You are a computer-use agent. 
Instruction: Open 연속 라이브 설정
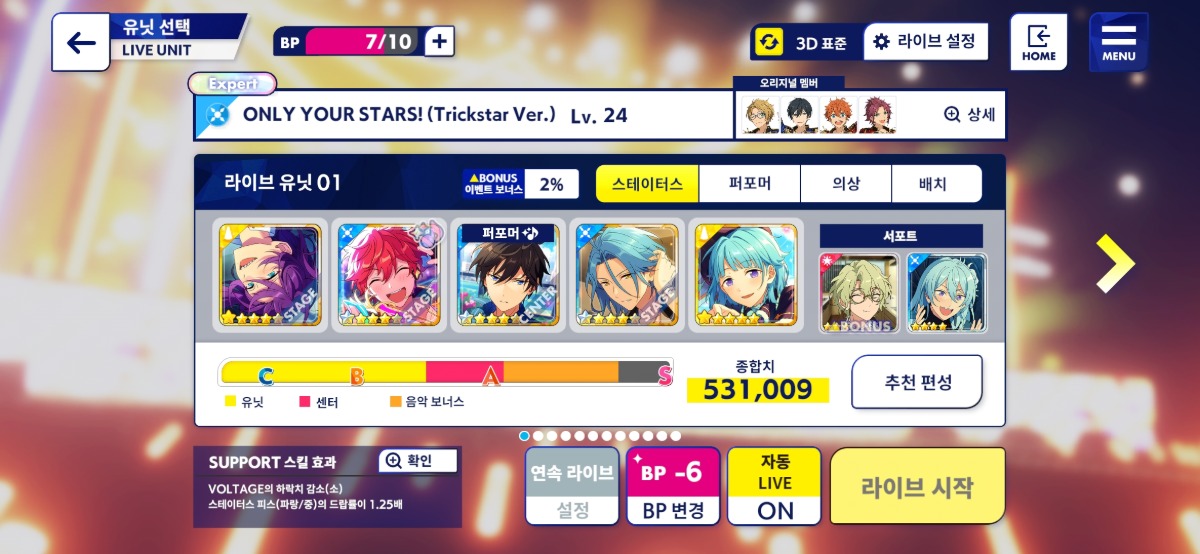(x=572, y=486)
